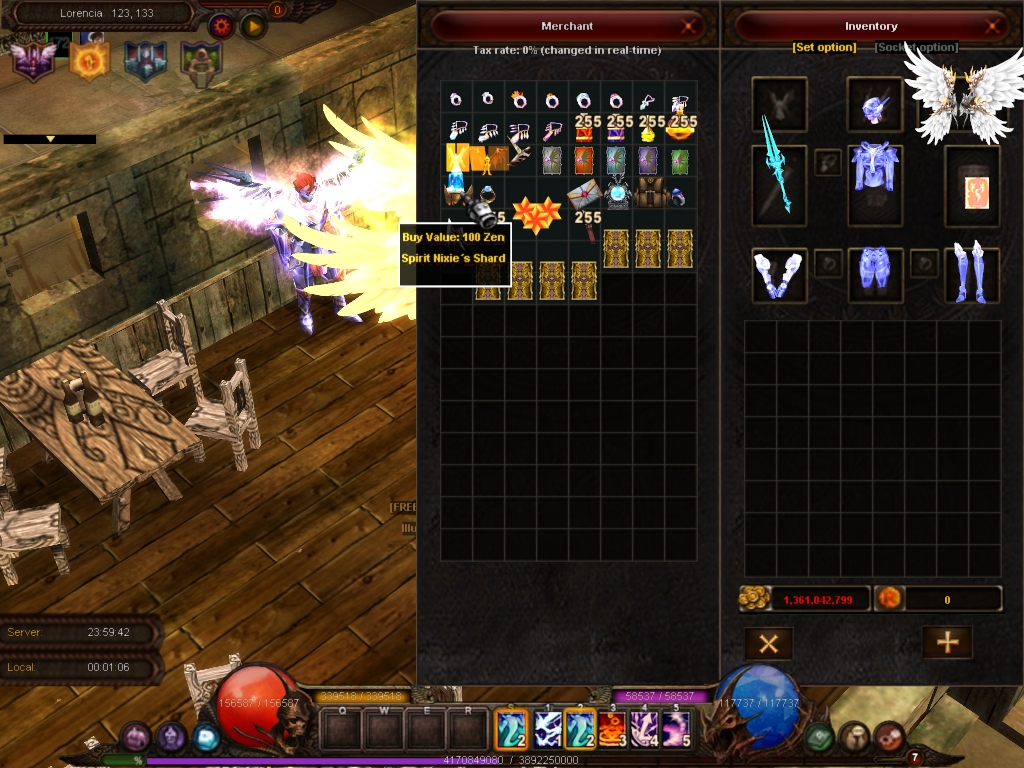Click the plus button below the inventory grid

tap(946, 643)
